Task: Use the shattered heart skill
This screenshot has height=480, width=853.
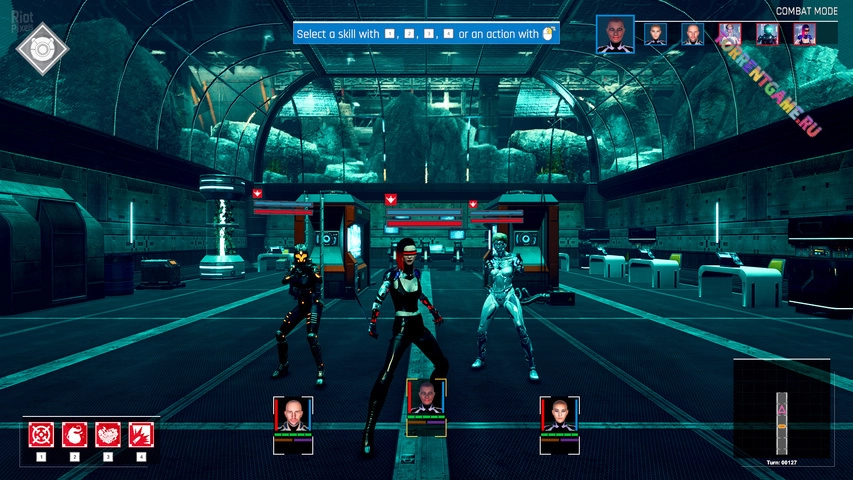Action: coord(108,435)
